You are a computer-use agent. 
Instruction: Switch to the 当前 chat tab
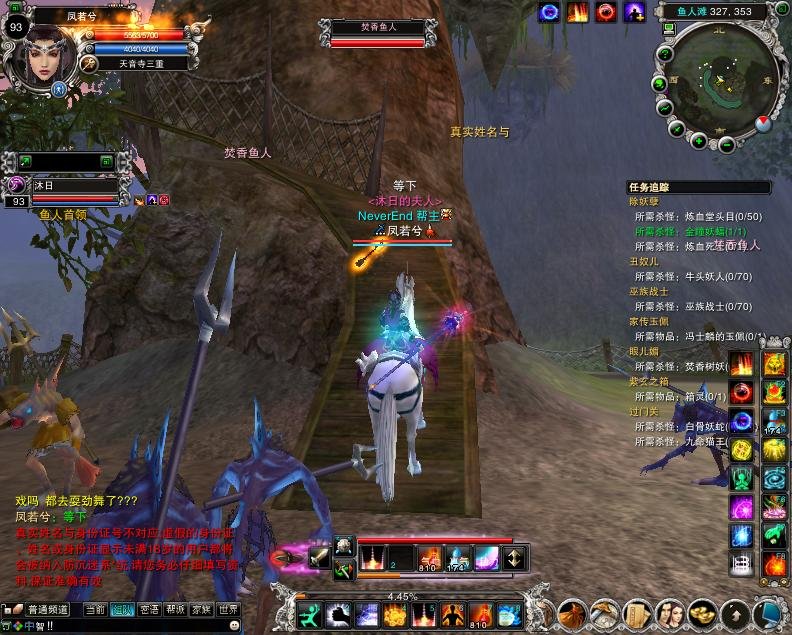tap(94, 609)
